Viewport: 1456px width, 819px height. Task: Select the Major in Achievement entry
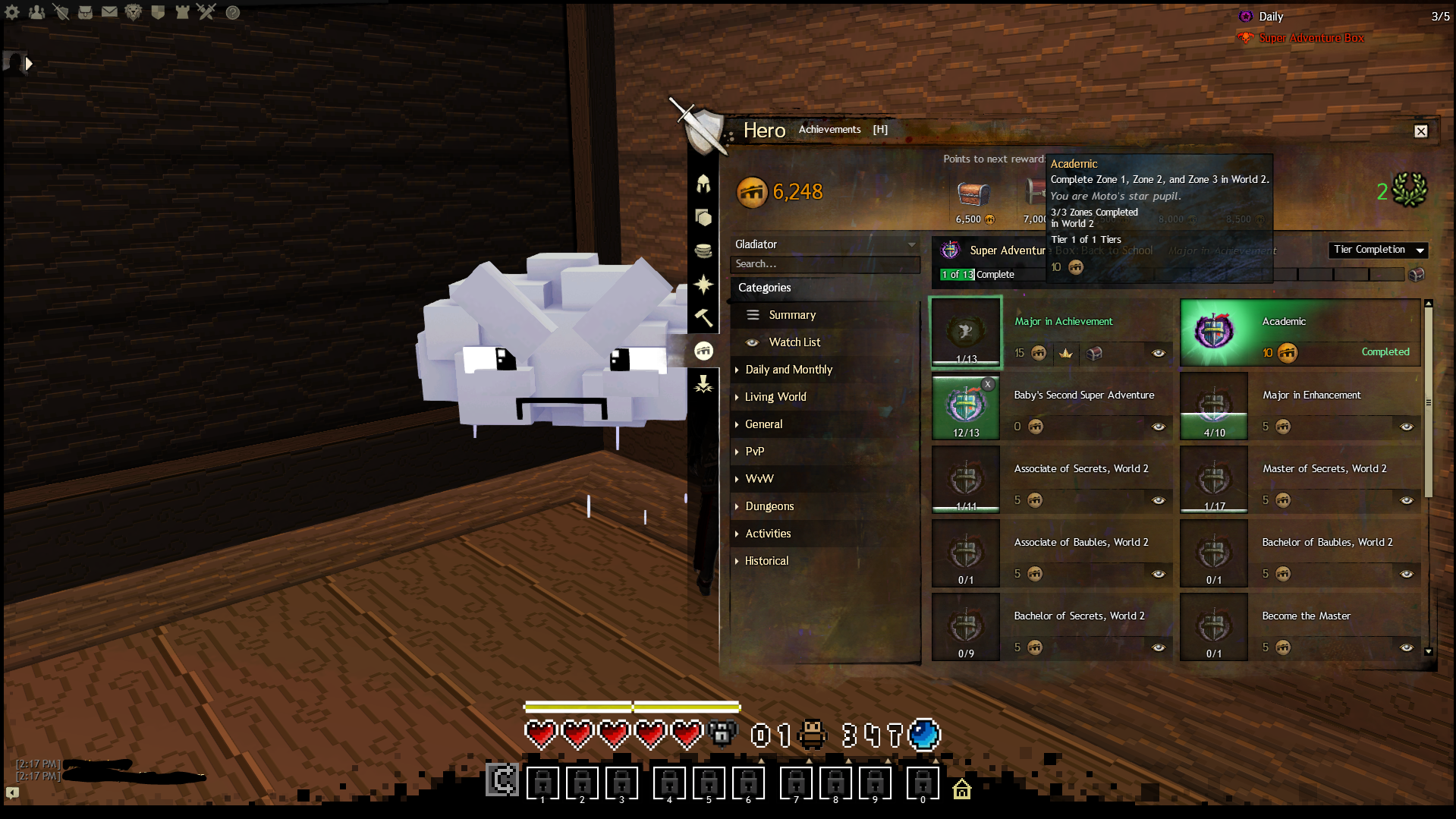click(1063, 322)
